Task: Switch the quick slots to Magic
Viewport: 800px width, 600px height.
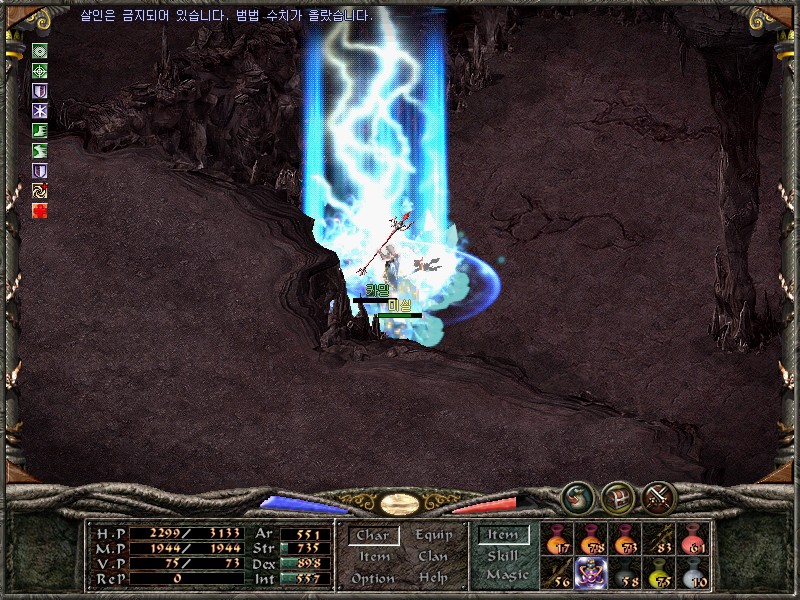Action: point(506,575)
